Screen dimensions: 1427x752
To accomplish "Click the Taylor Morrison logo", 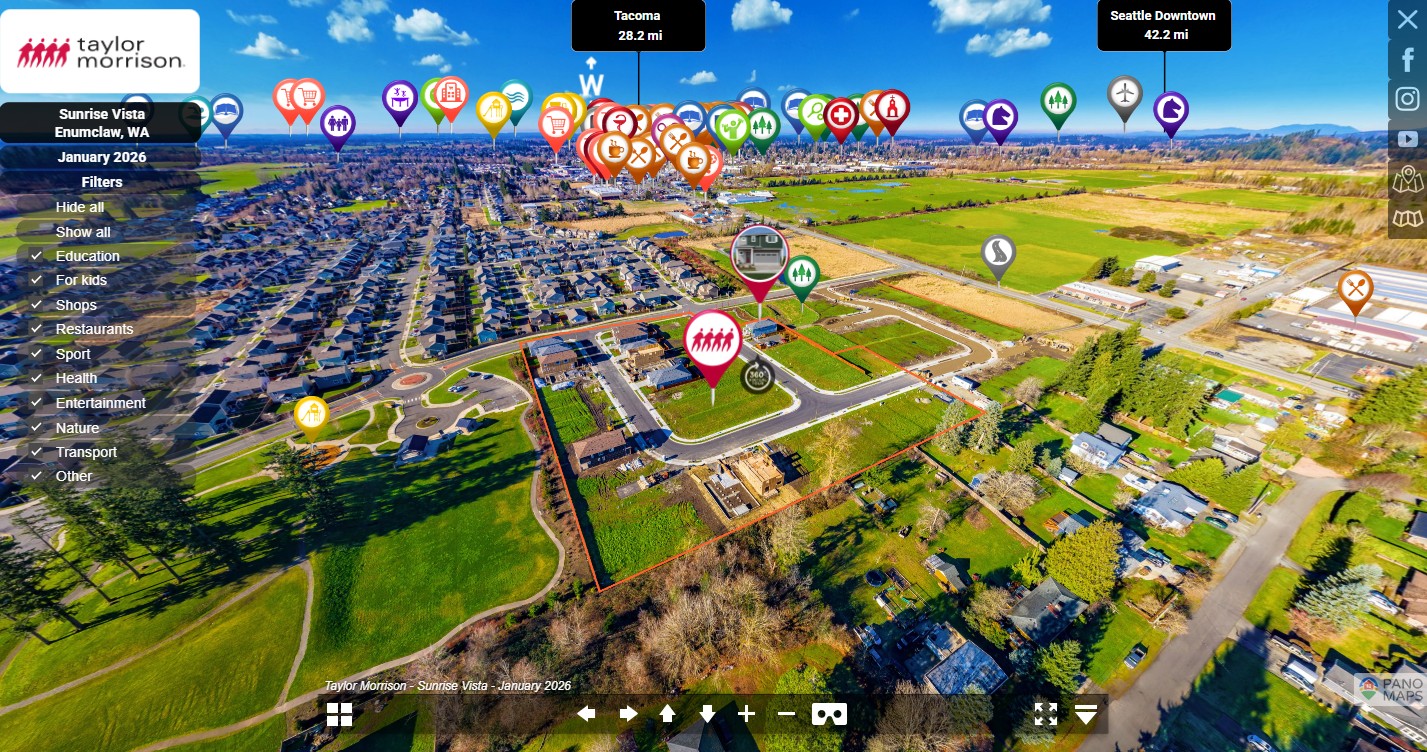I will 100,52.
